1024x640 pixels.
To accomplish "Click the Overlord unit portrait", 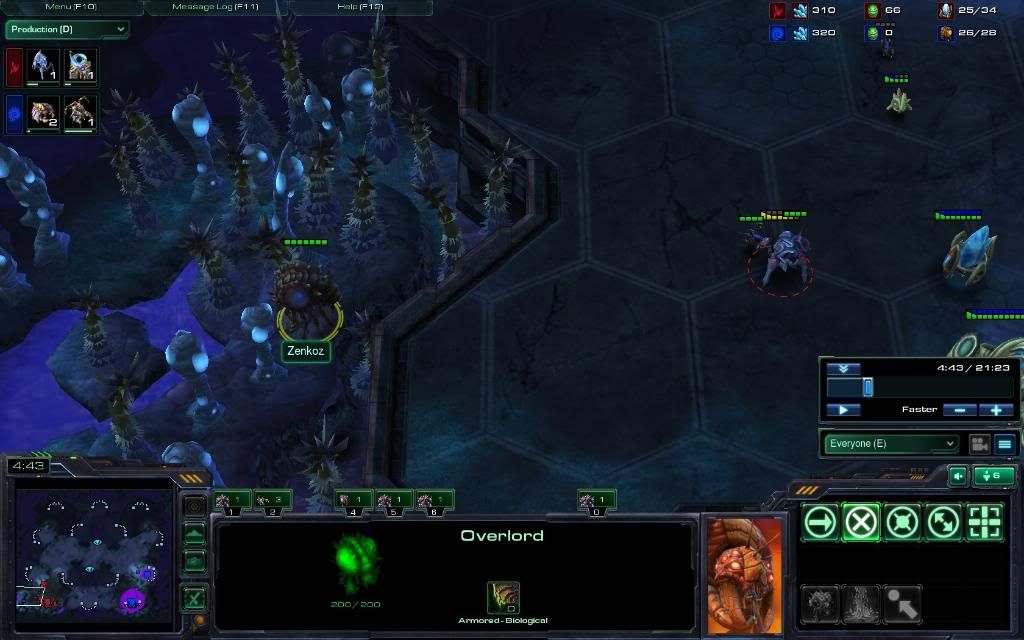I will click(743, 576).
